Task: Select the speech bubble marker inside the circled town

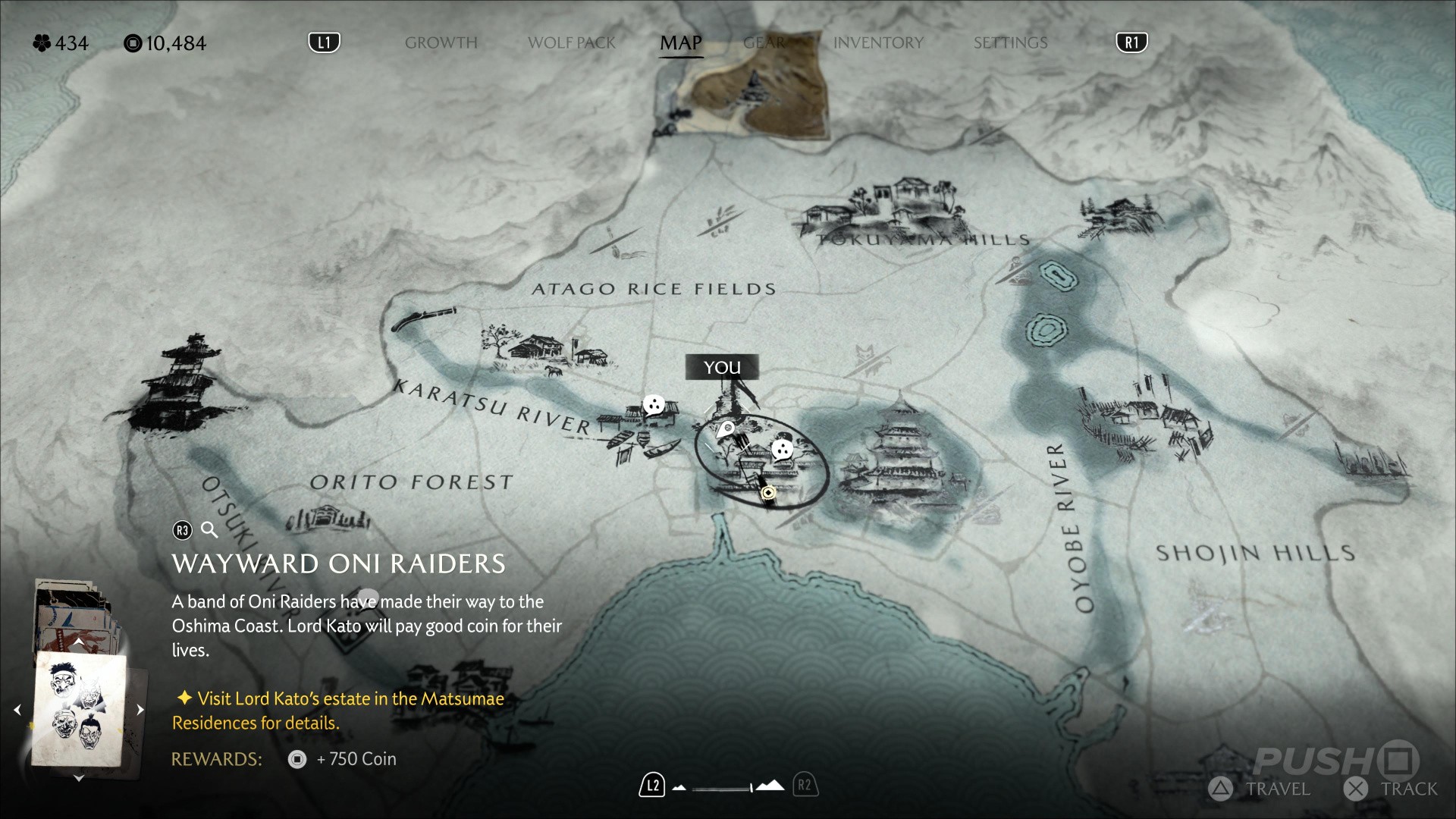Action: tap(782, 450)
